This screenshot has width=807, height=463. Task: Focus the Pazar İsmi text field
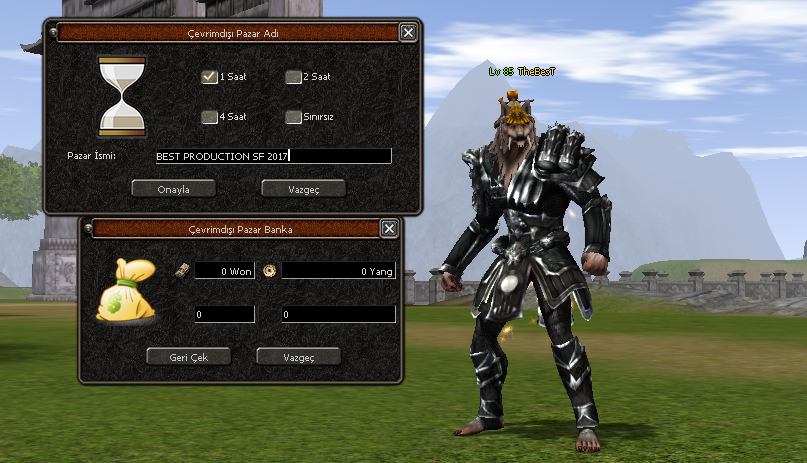click(272, 156)
